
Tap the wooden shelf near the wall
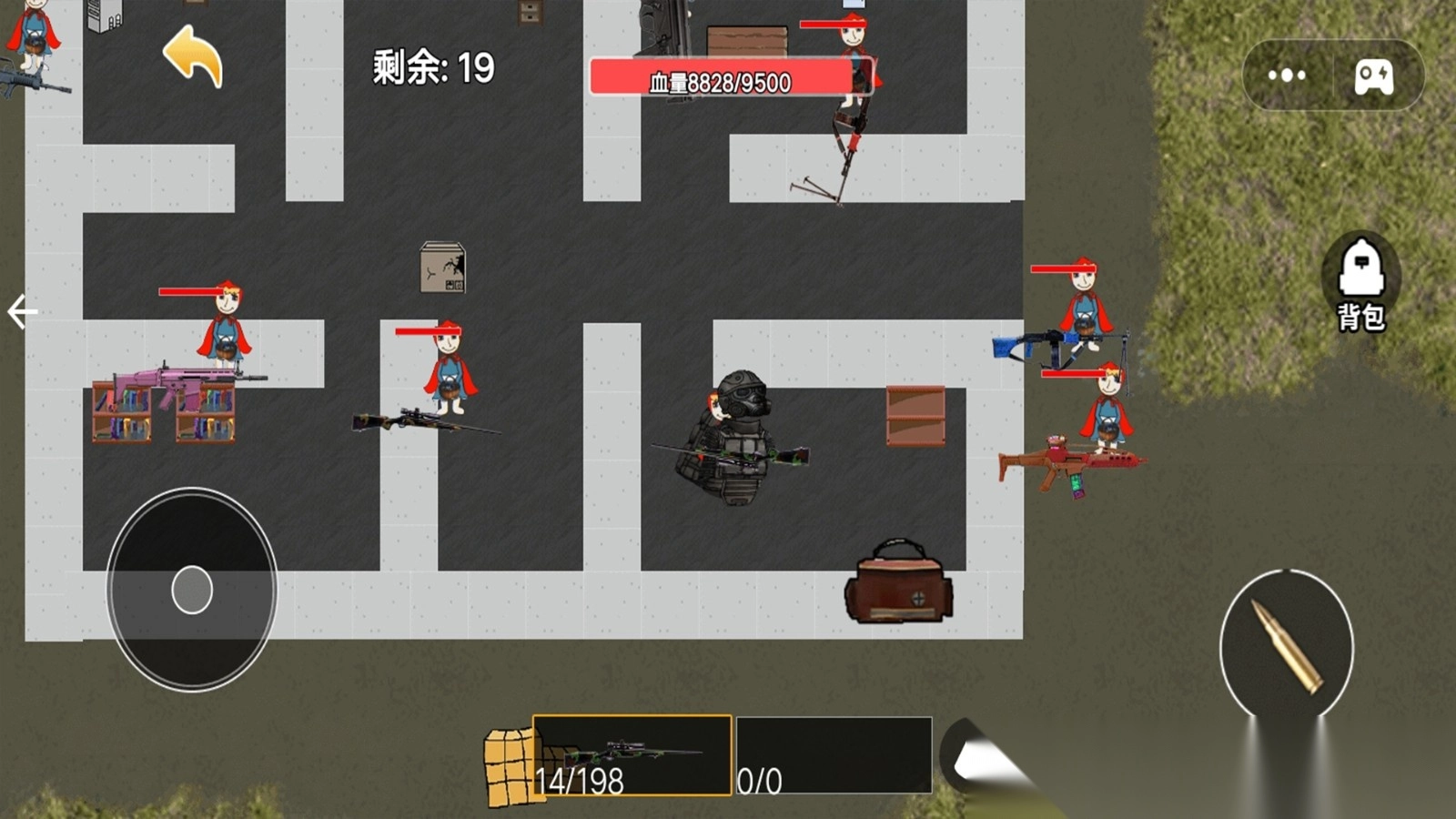click(x=915, y=414)
